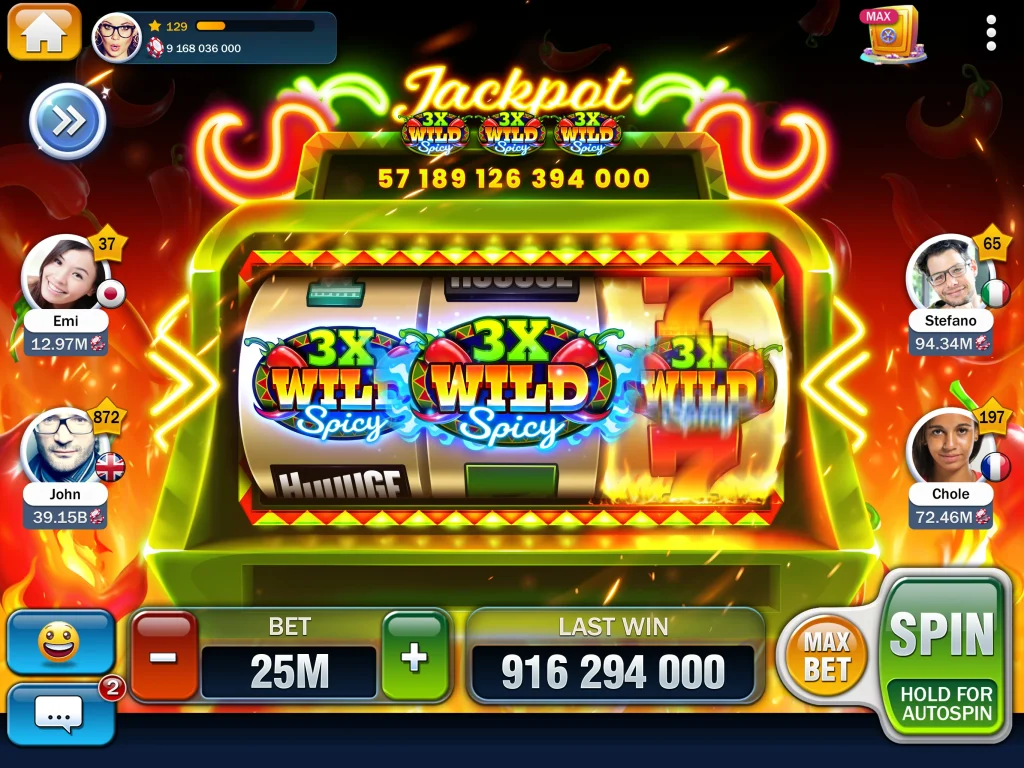Open the smiley emoji panel

pyautogui.click(x=60, y=642)
